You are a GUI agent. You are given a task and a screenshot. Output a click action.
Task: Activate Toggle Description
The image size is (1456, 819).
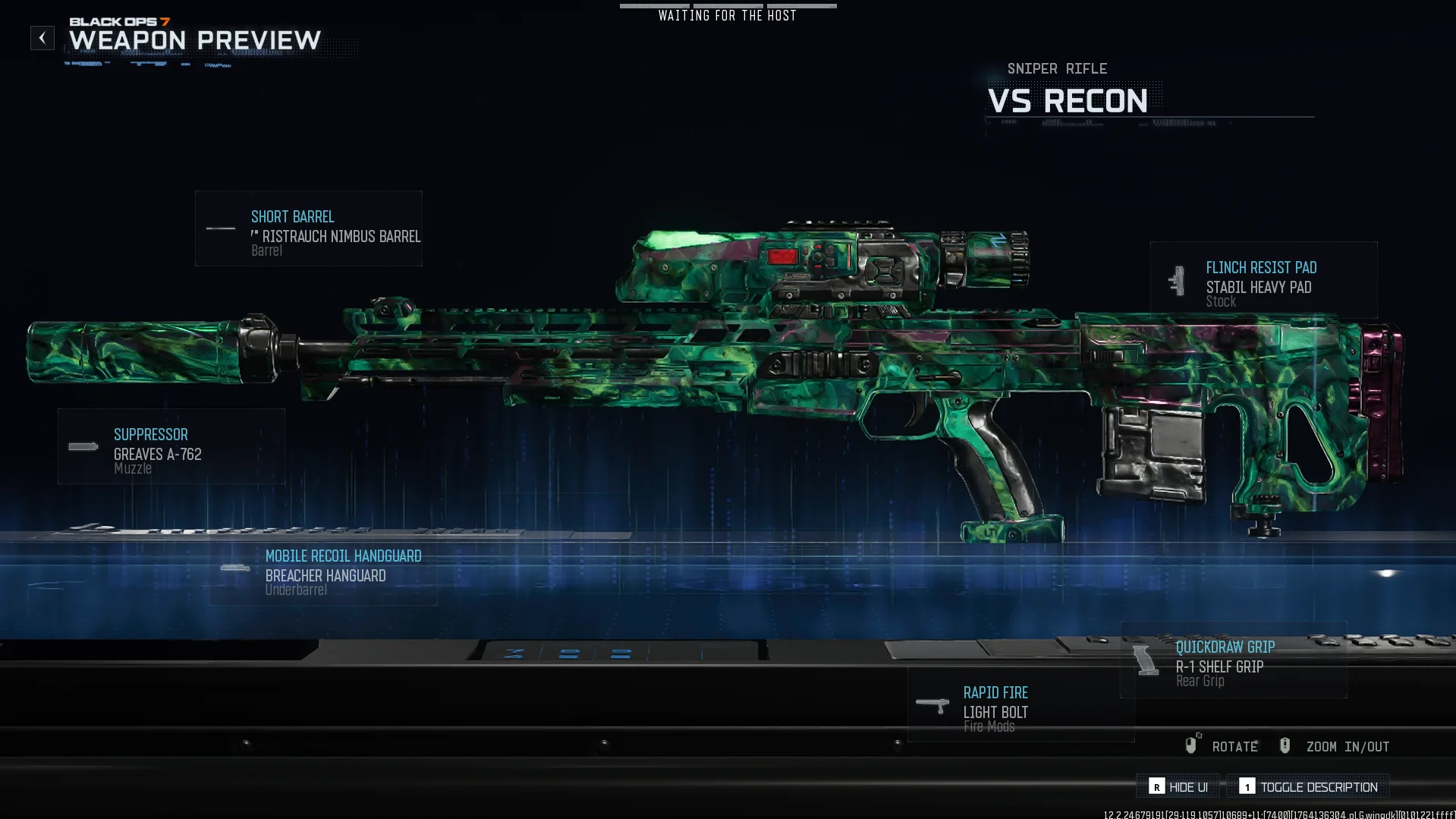(1308, 787)
